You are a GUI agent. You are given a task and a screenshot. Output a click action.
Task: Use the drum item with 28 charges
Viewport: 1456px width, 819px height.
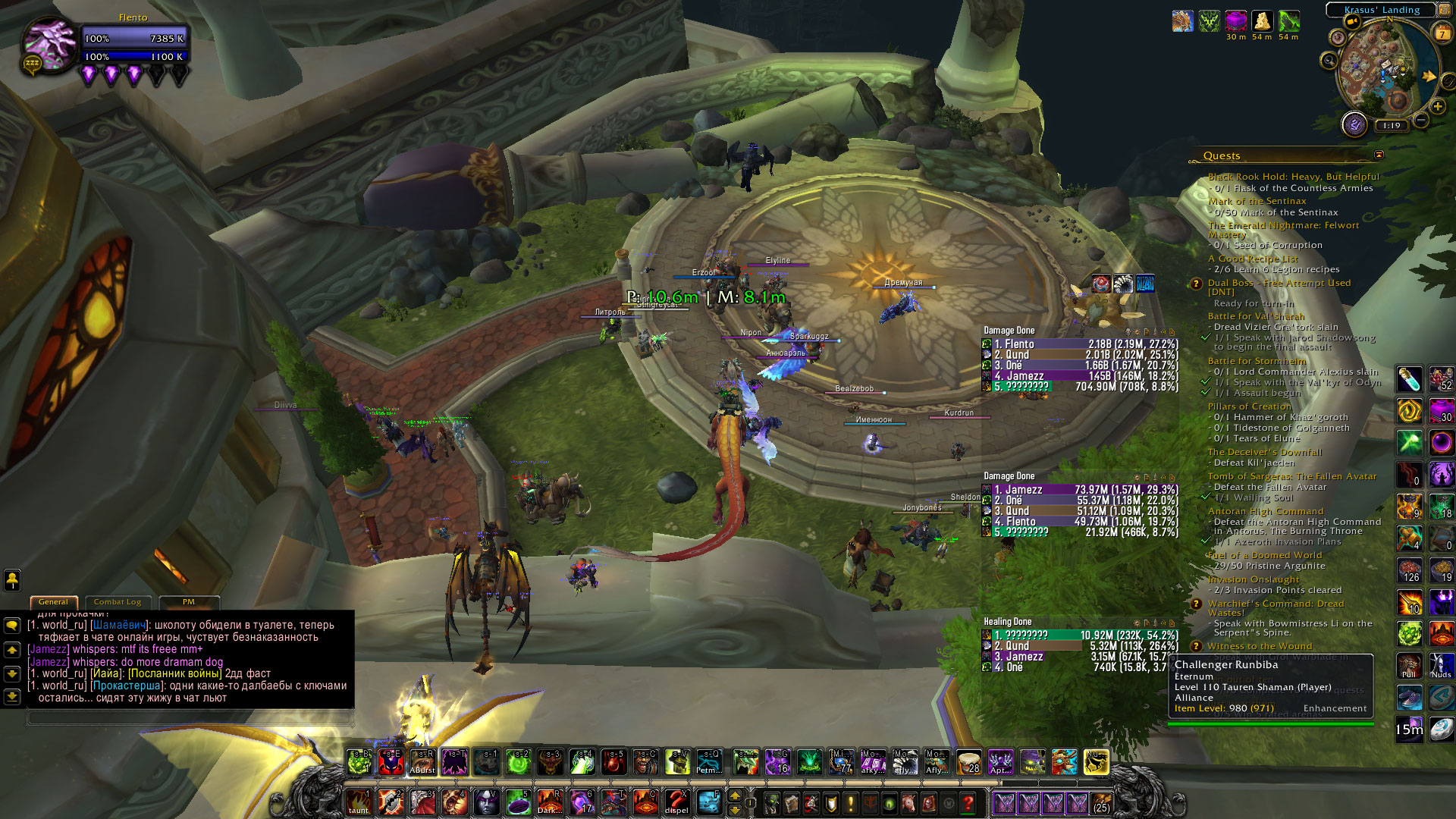pyautogui.click(x=968, y=762)
